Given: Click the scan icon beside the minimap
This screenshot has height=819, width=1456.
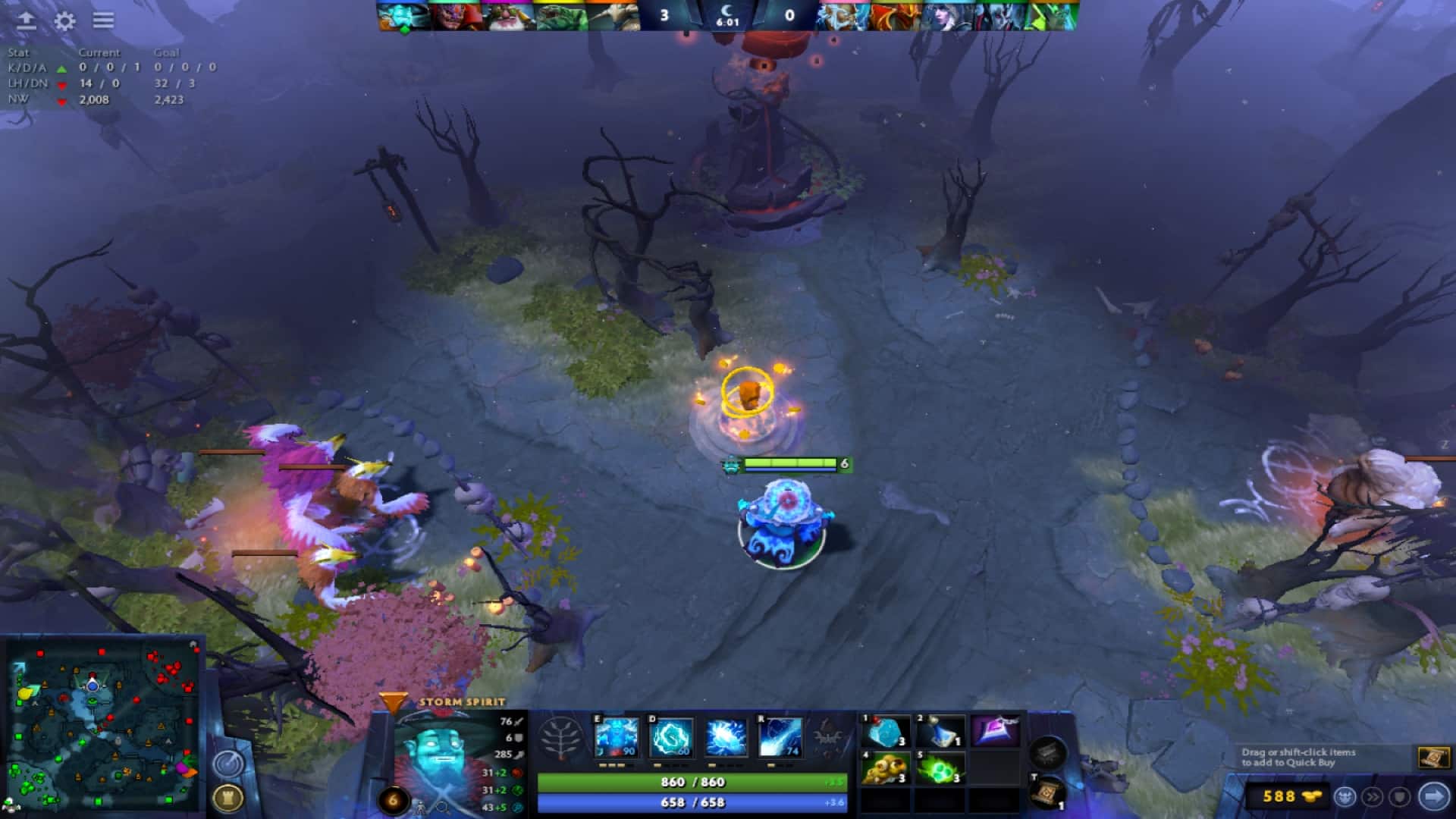Looking at the screenshot, I should [229, 763].
